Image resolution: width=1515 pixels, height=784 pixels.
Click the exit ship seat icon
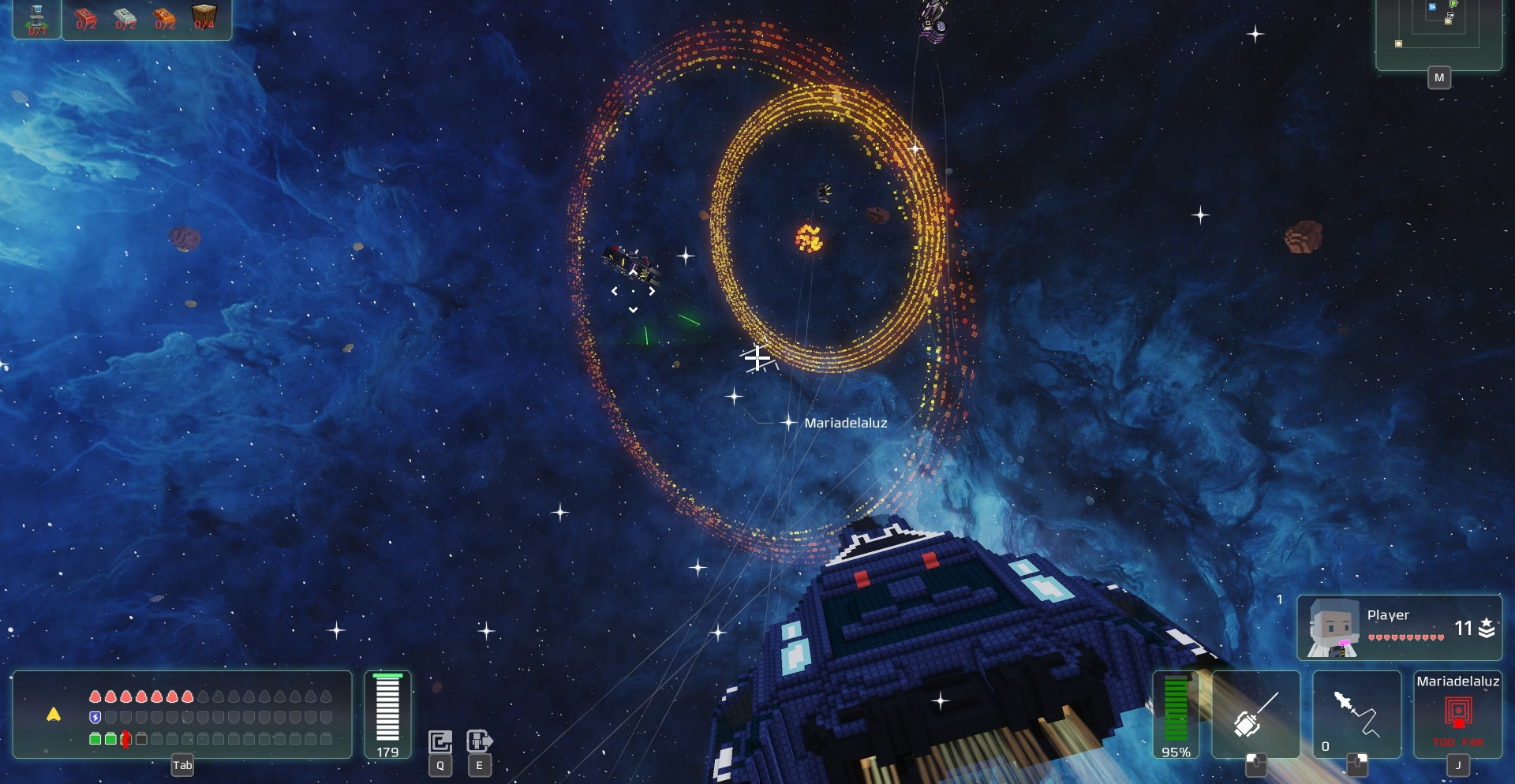coord(479,741)
